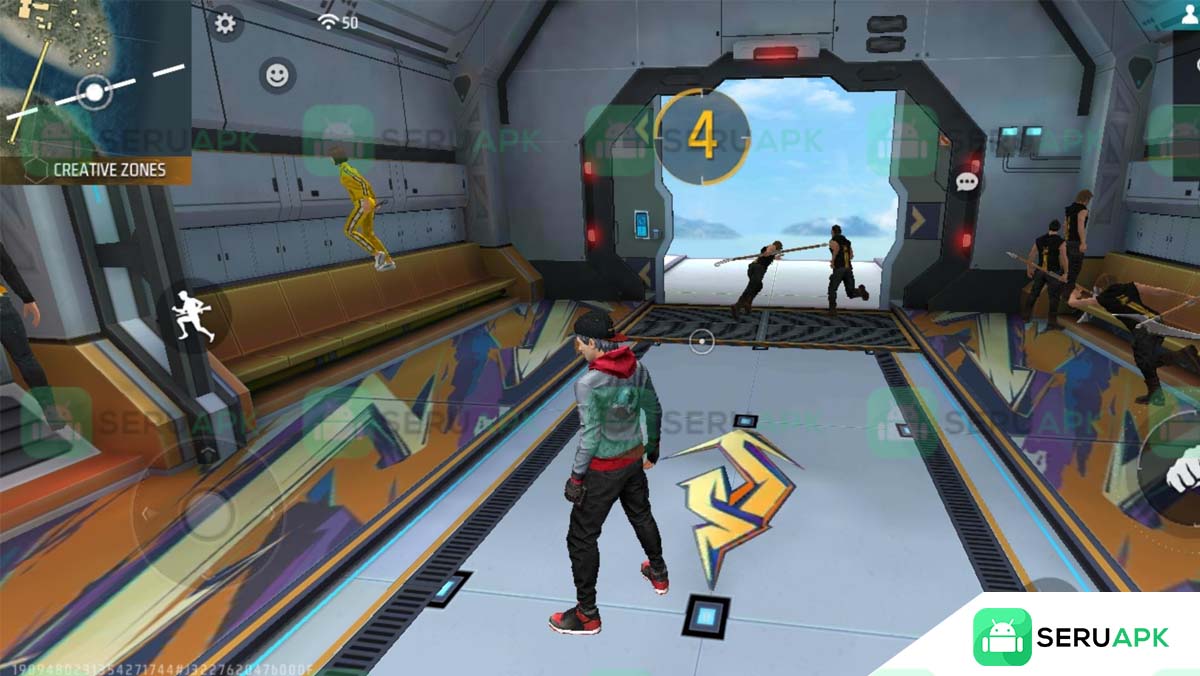Select the Creative Zones label
The height and width of the screenshot is (676, 1200).
(x=108, y=170)
